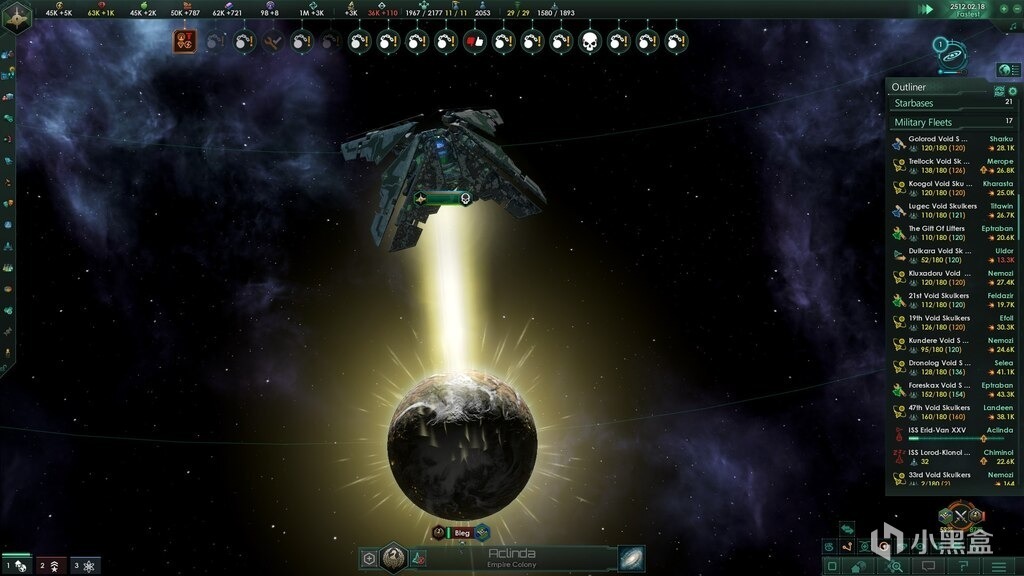Select the 47th Void Skulkers fleet
Screen dimensions: 1024x576
[940, 409]
